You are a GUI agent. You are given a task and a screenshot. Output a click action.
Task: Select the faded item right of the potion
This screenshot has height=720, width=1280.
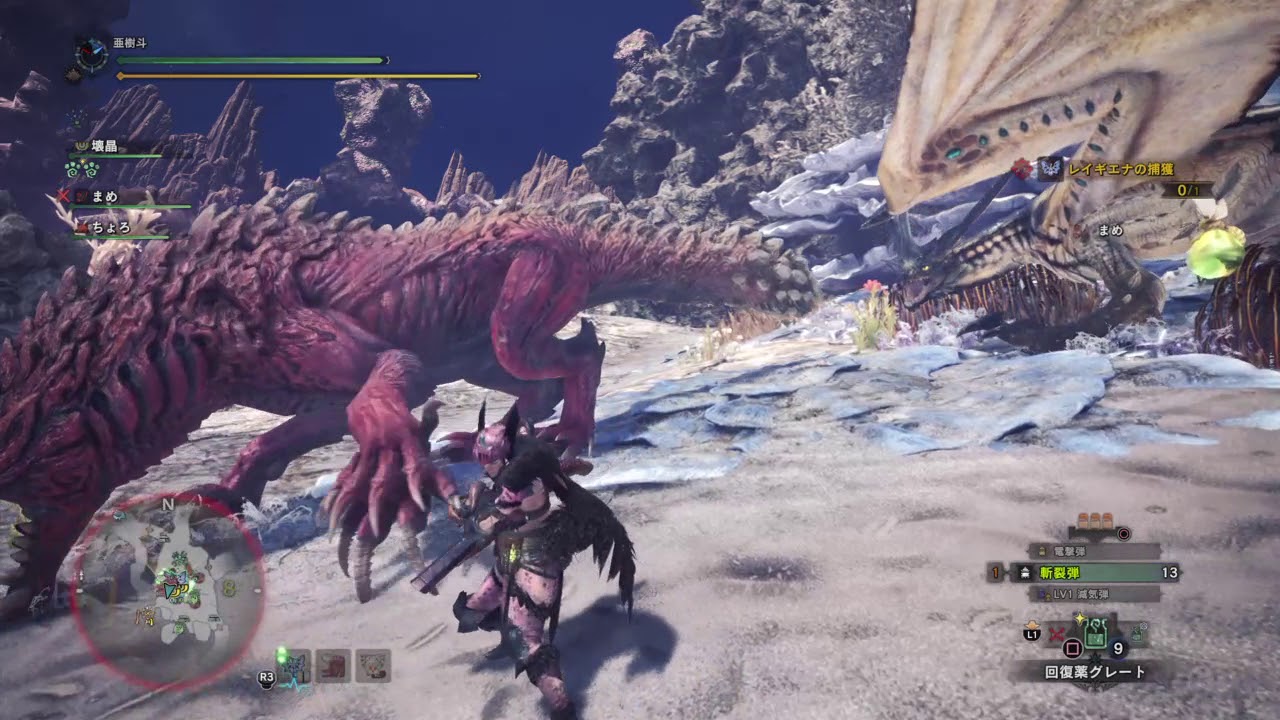click(1138, 632)
